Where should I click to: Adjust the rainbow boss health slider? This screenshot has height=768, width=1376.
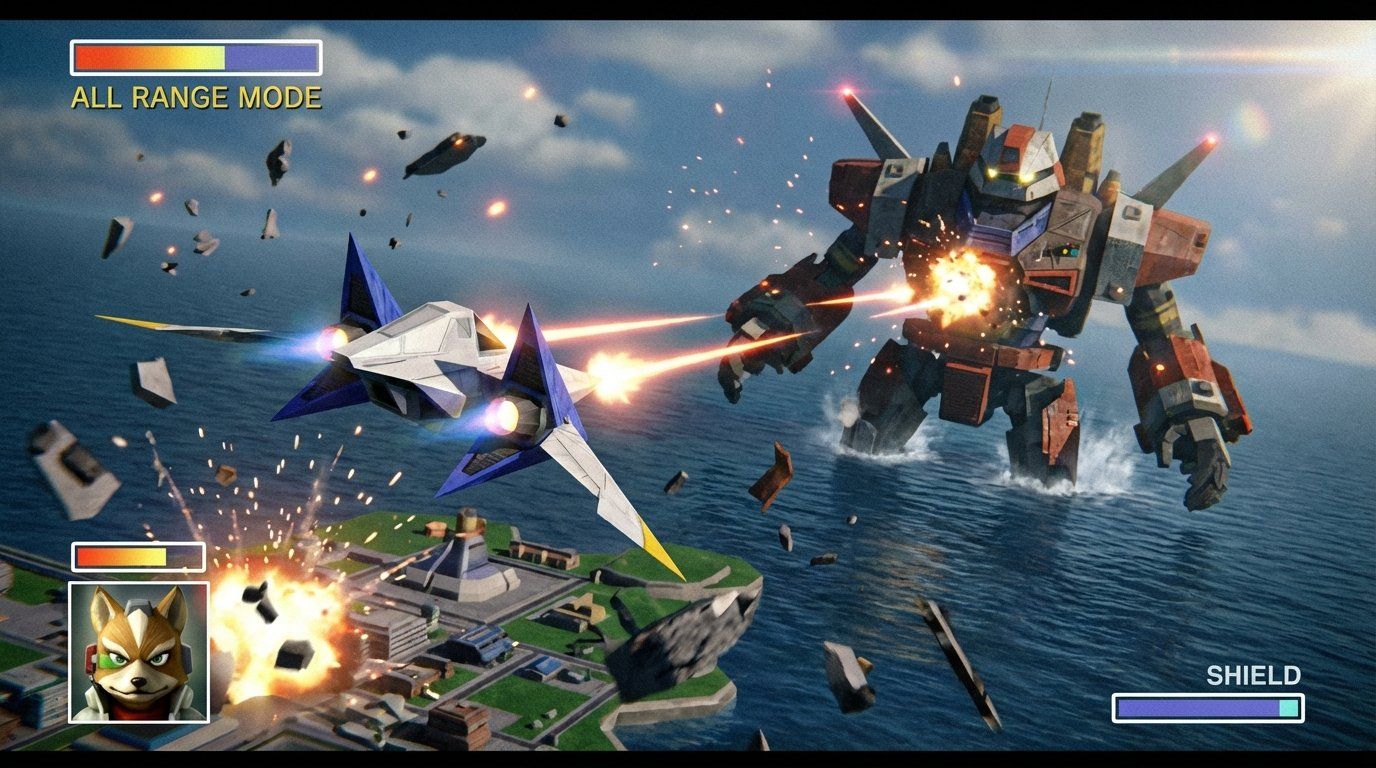[195, 57]
